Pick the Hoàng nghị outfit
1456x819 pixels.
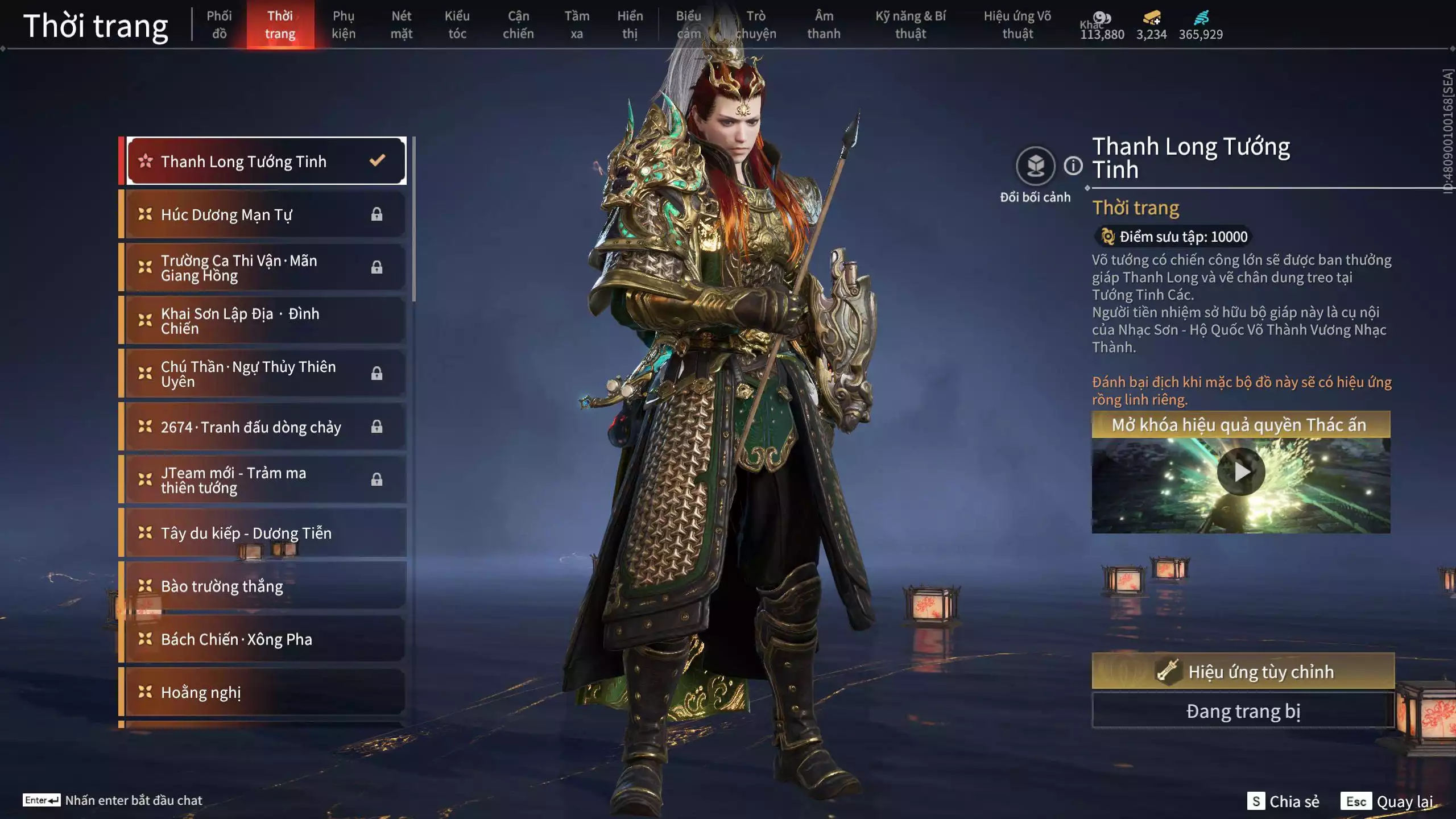pos(265,692)
